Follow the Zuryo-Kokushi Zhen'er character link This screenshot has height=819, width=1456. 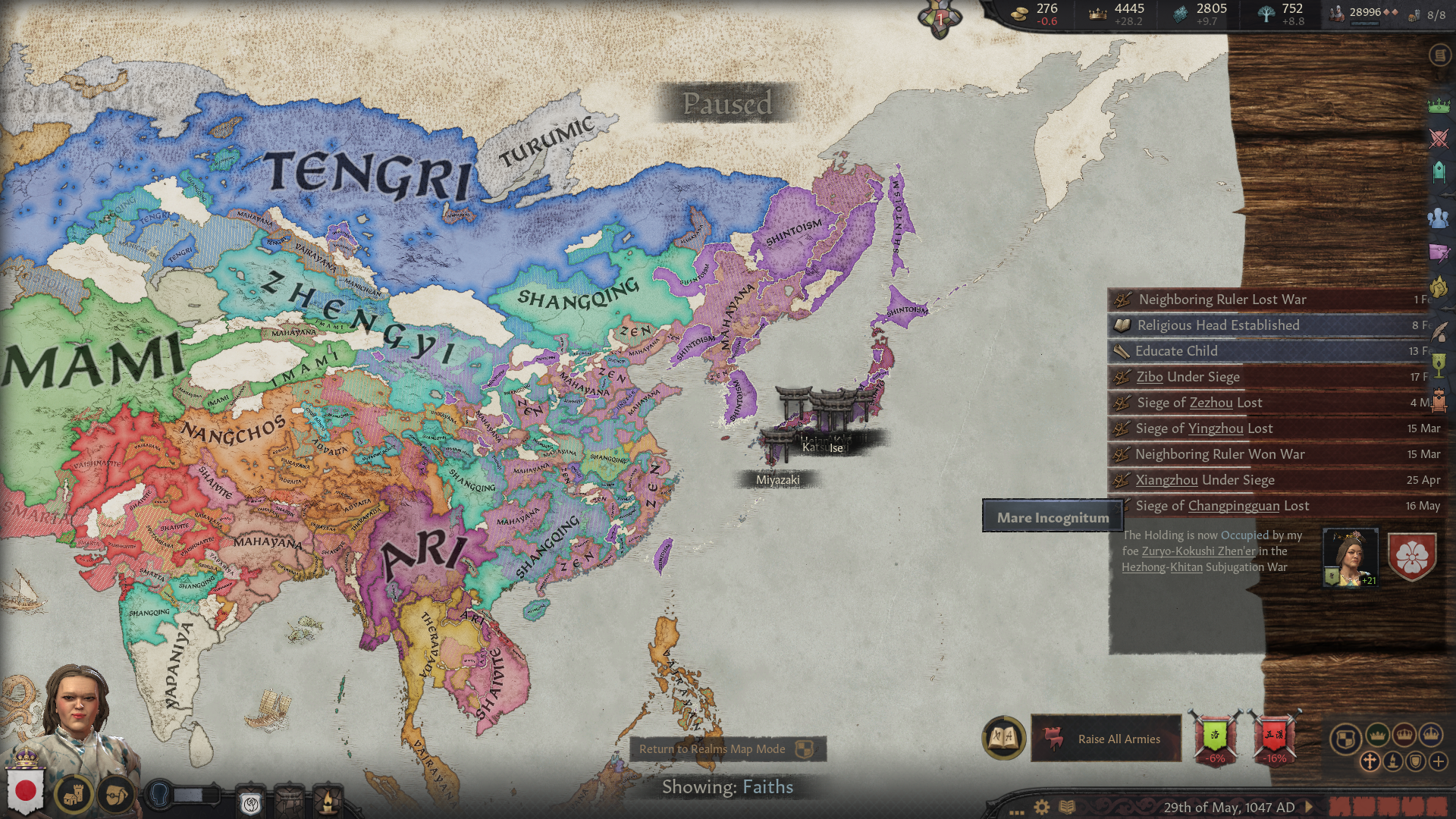[x=1198, y=551]
